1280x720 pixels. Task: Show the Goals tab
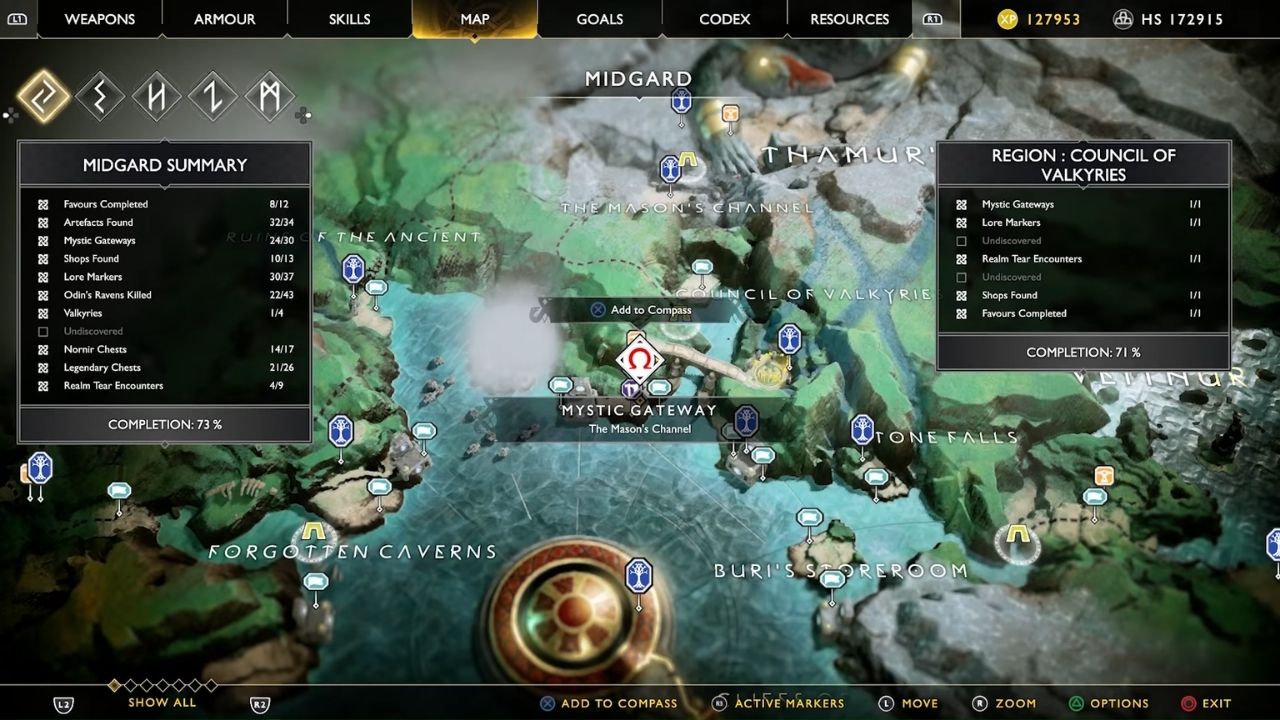(600, 19)
